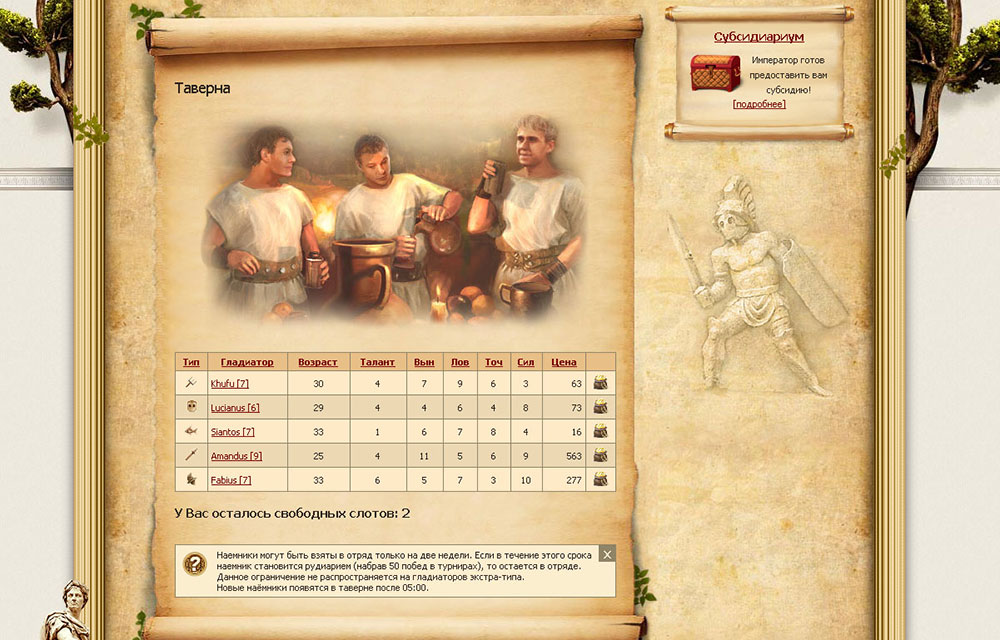Select the Amandus gladiator link
Screen dimensions: 1000x640
point(236,456)
